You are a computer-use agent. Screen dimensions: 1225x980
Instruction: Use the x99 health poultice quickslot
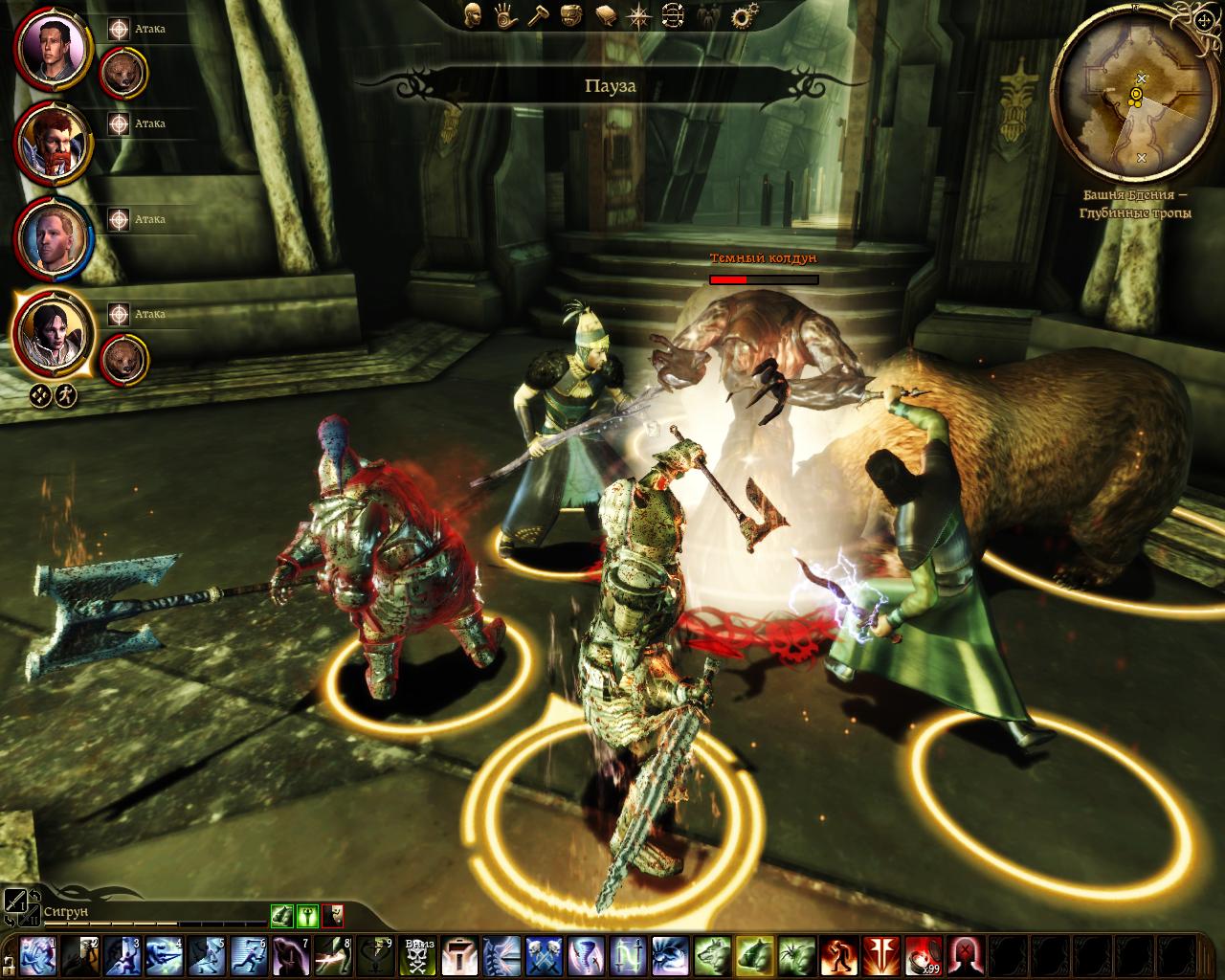(x=923, y=955)
